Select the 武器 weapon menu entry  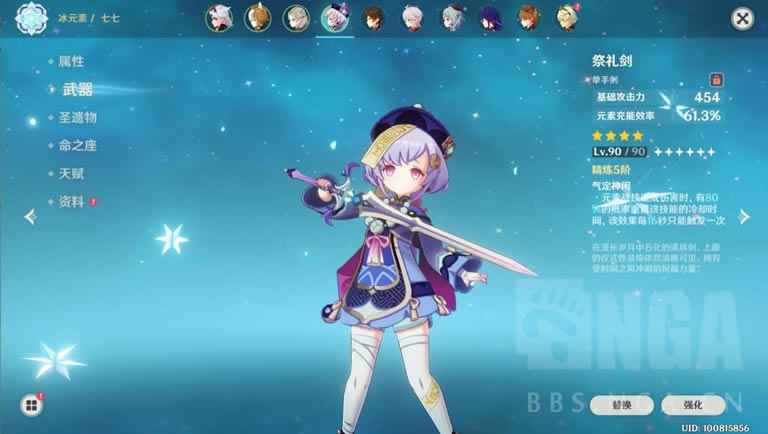(x=77, y=90)
